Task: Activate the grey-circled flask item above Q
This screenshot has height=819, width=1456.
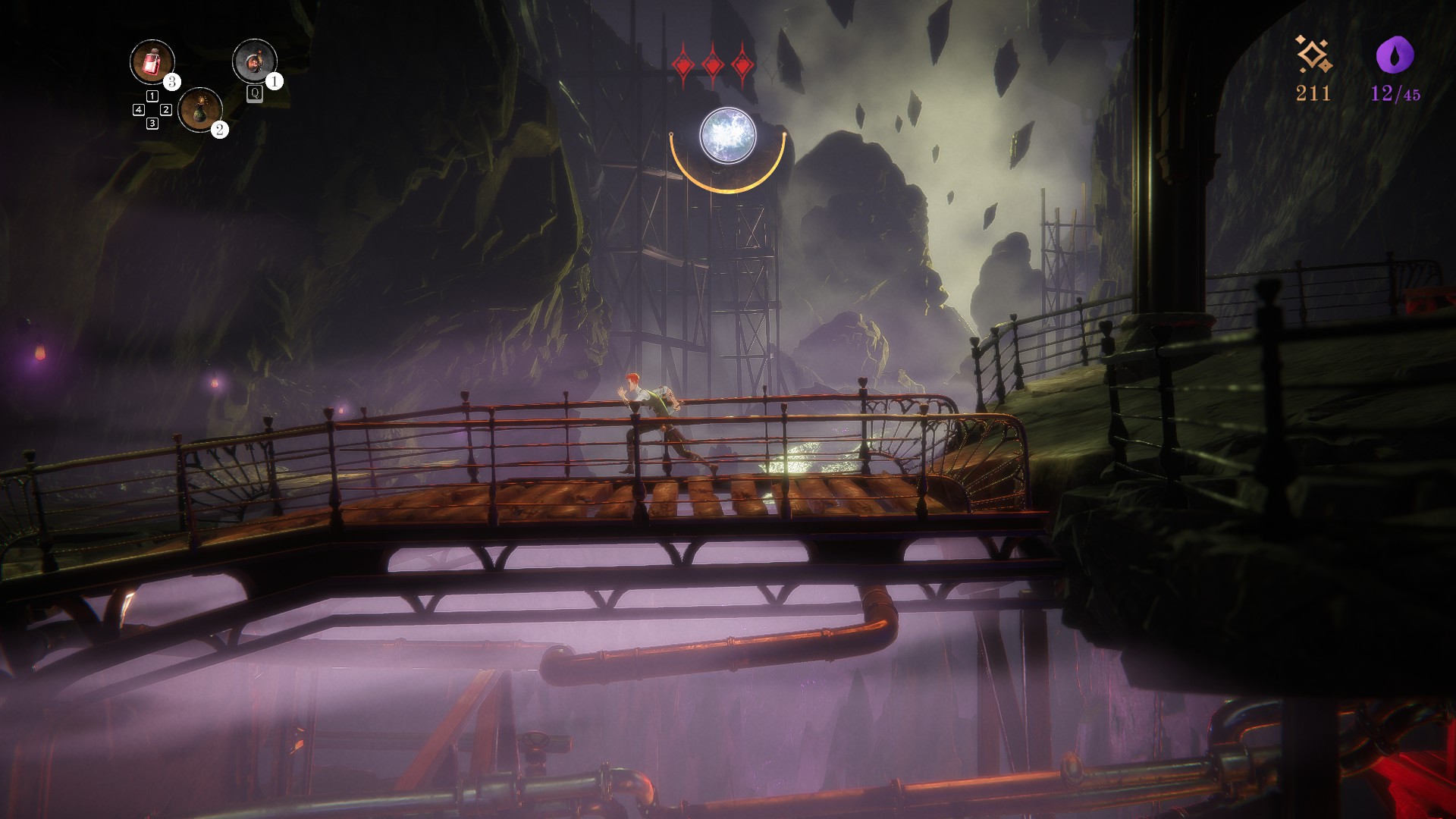Action: pos(254,61)
